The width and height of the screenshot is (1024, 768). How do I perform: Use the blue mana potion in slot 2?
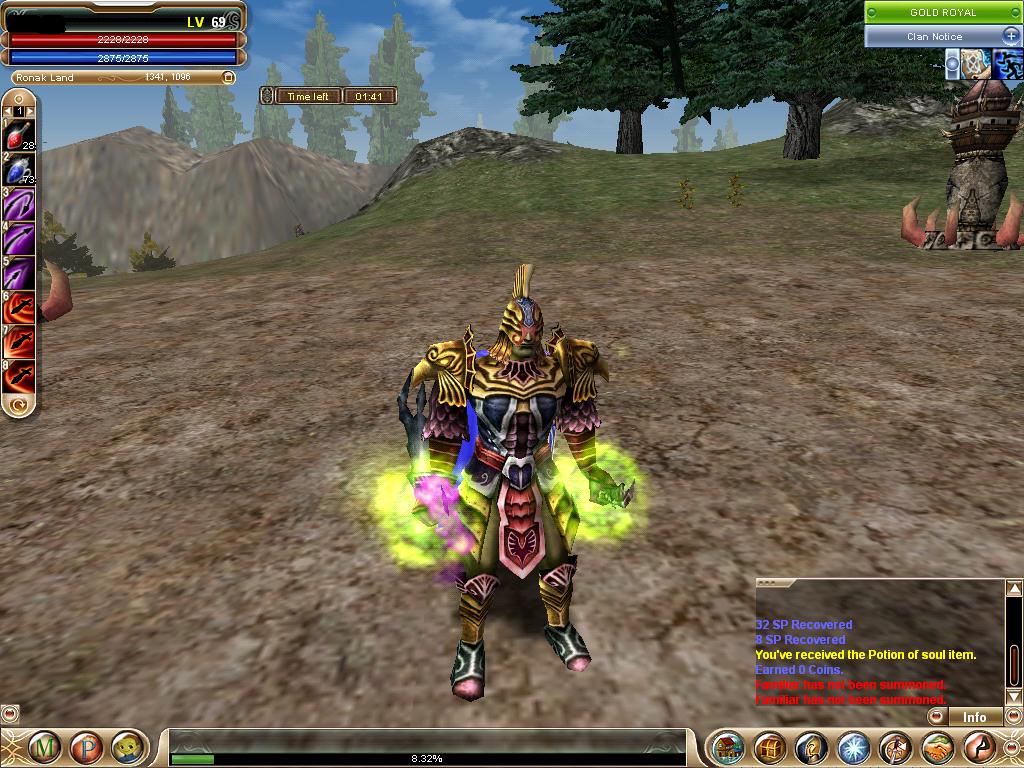pyautogui.click(x=19, y=170)
